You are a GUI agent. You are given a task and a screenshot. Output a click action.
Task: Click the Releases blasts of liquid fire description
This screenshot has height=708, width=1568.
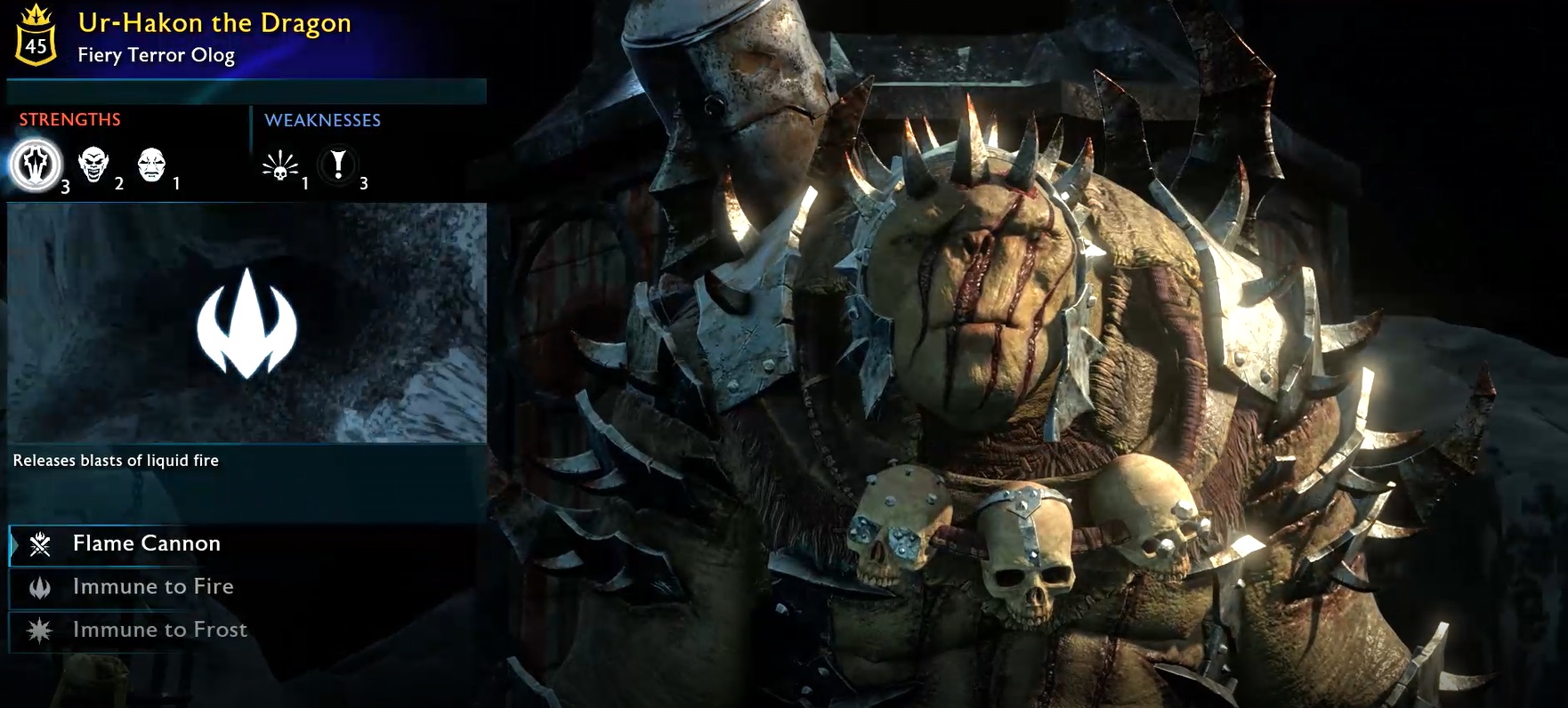click(116, 461)
